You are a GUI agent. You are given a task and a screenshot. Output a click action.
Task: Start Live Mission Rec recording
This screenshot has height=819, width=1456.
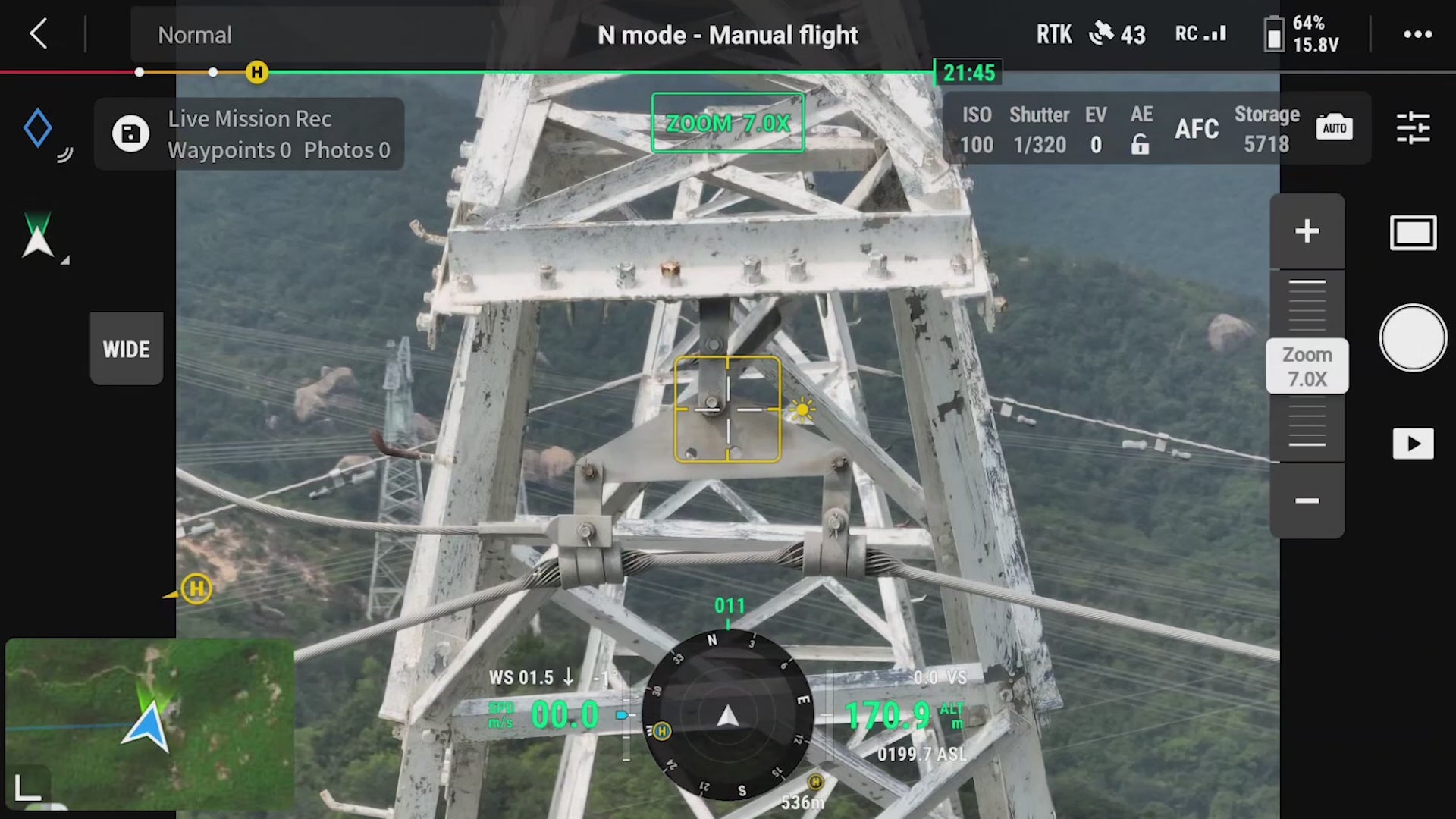[130, 134]
